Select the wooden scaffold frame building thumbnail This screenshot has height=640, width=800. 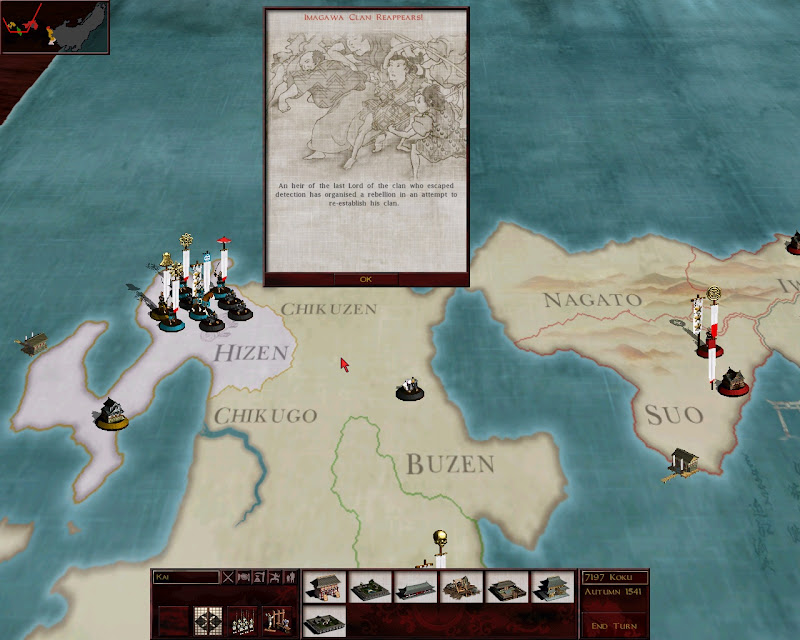pos(460,588)
